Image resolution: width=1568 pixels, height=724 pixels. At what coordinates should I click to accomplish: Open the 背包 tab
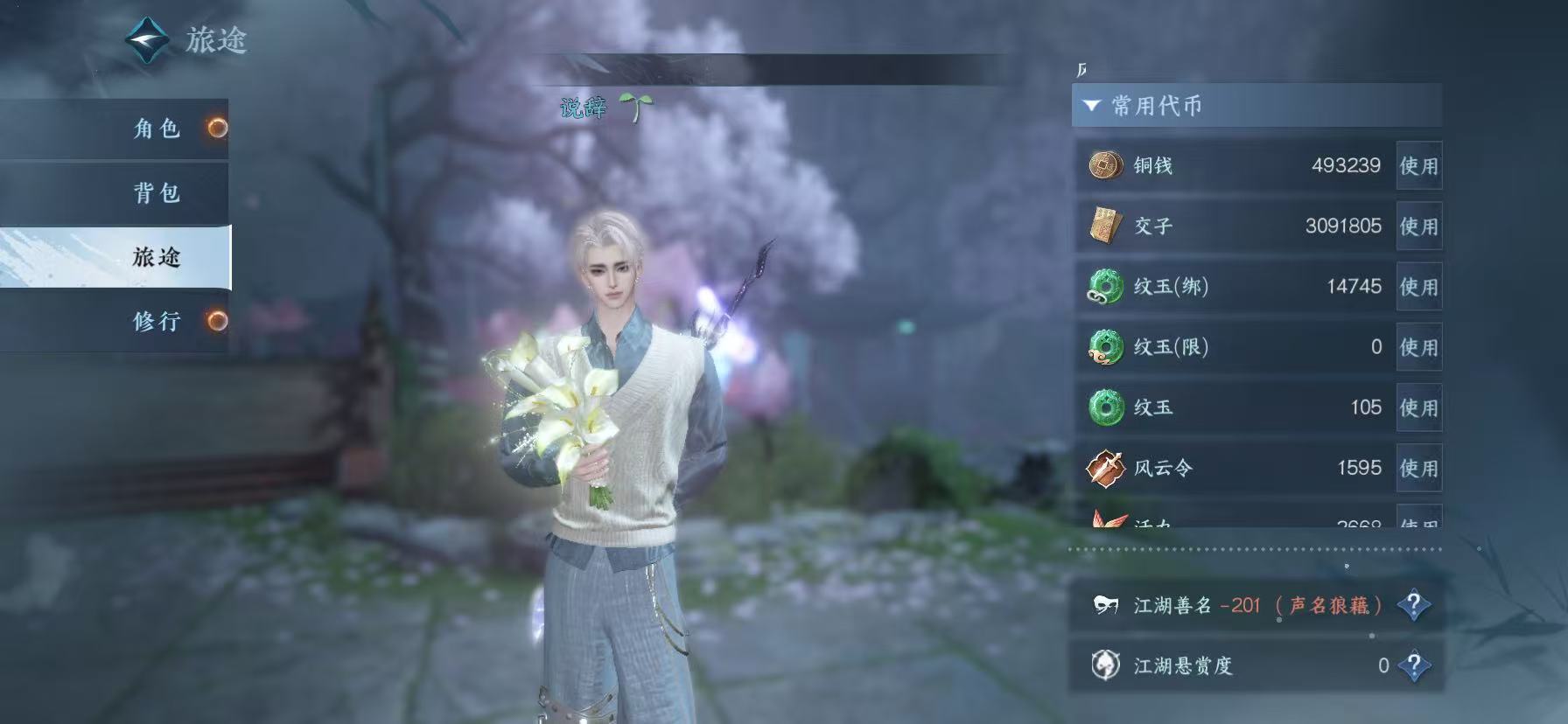click(156, 192)
